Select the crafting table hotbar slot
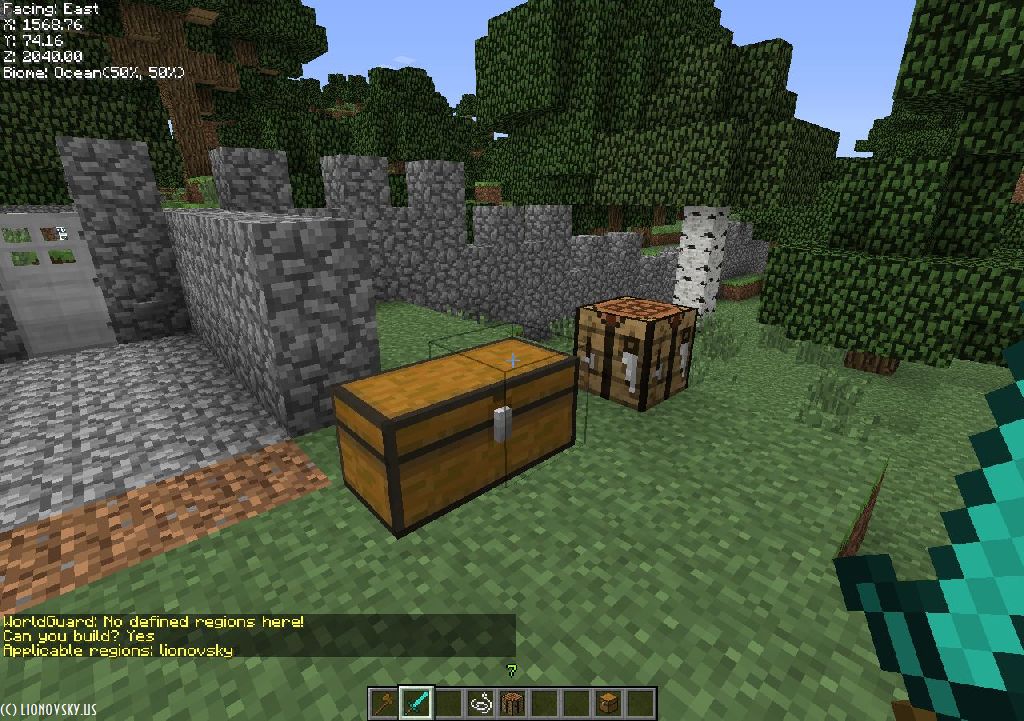The image size is (1024, 721). 512,703
